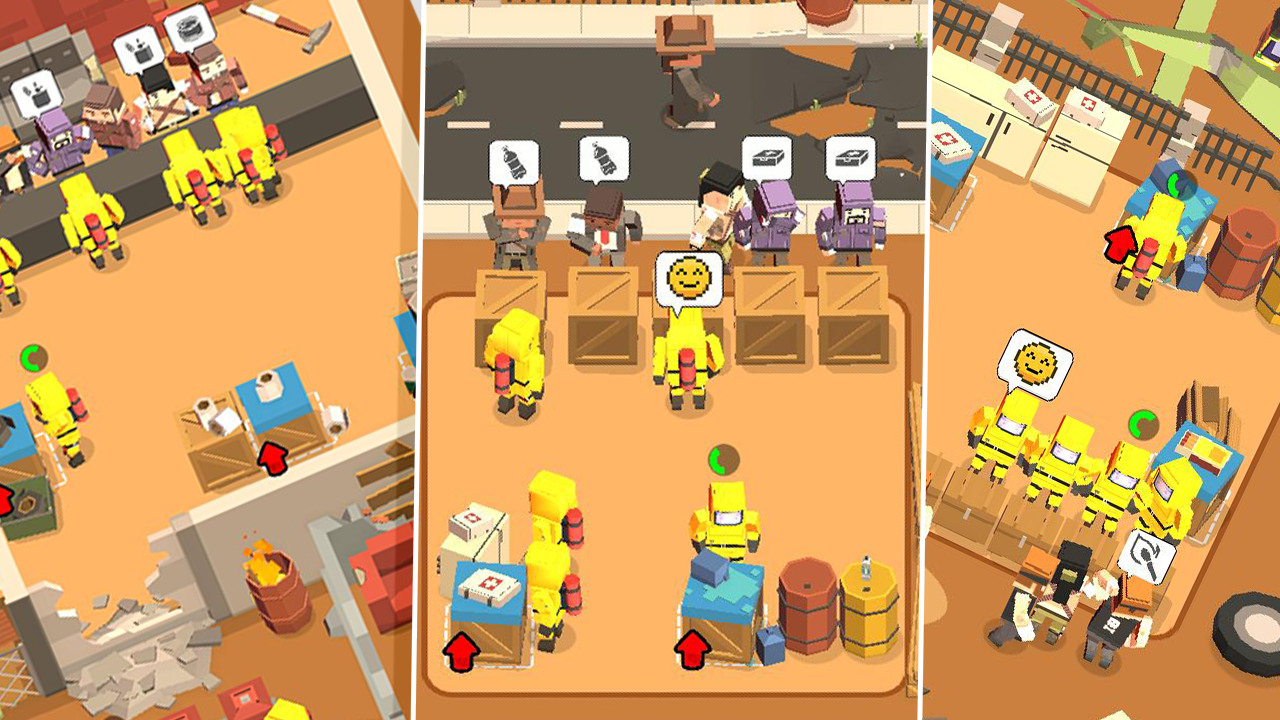Tap the green progress circle above center worker
The width and height of the screenshot is (1280, 720).
pyautogui.click(x=722, y=457)
